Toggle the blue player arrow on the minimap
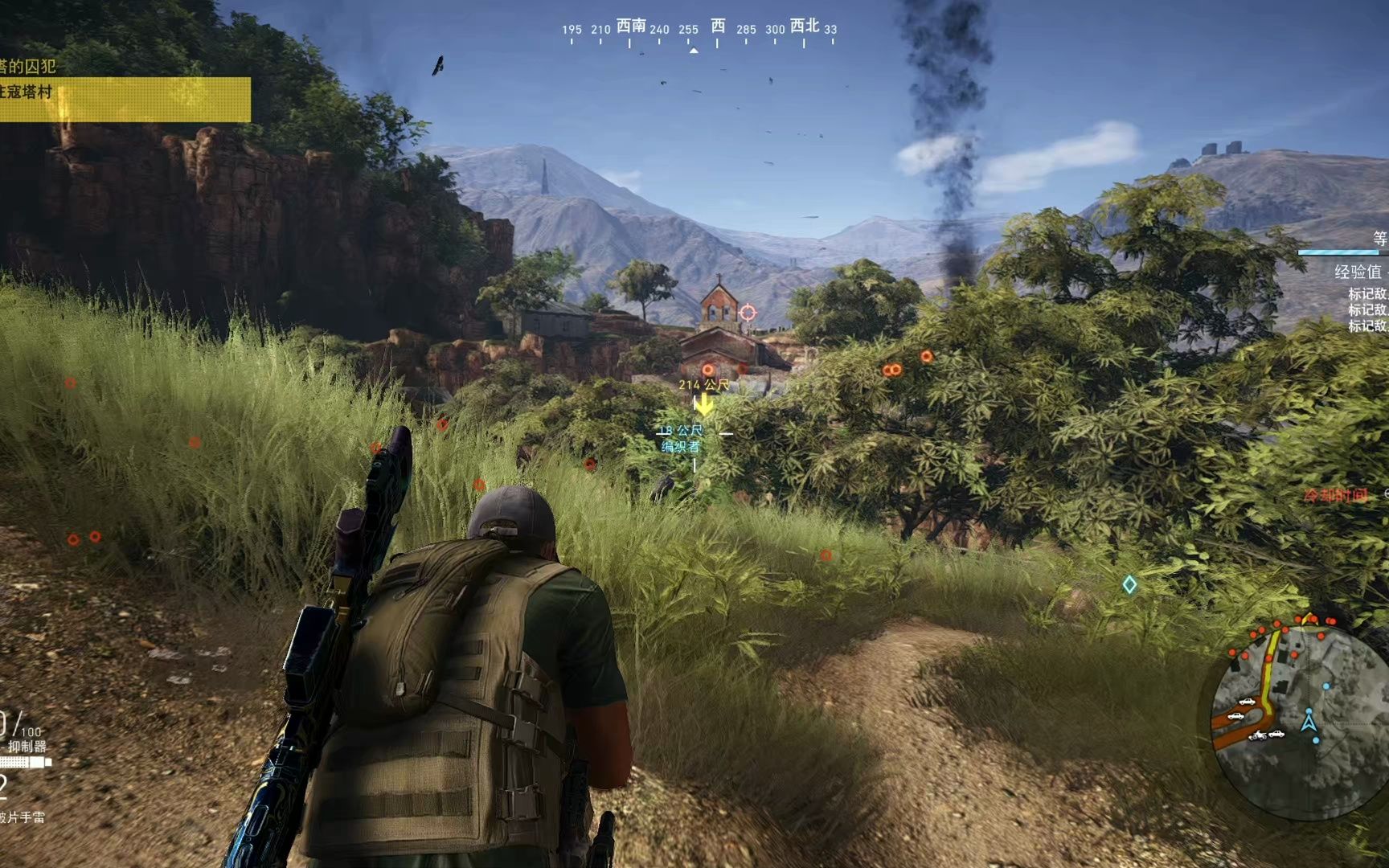The width and height of the screenshot is (1389, 868). pyautogui.click(x=1309, y=723)
